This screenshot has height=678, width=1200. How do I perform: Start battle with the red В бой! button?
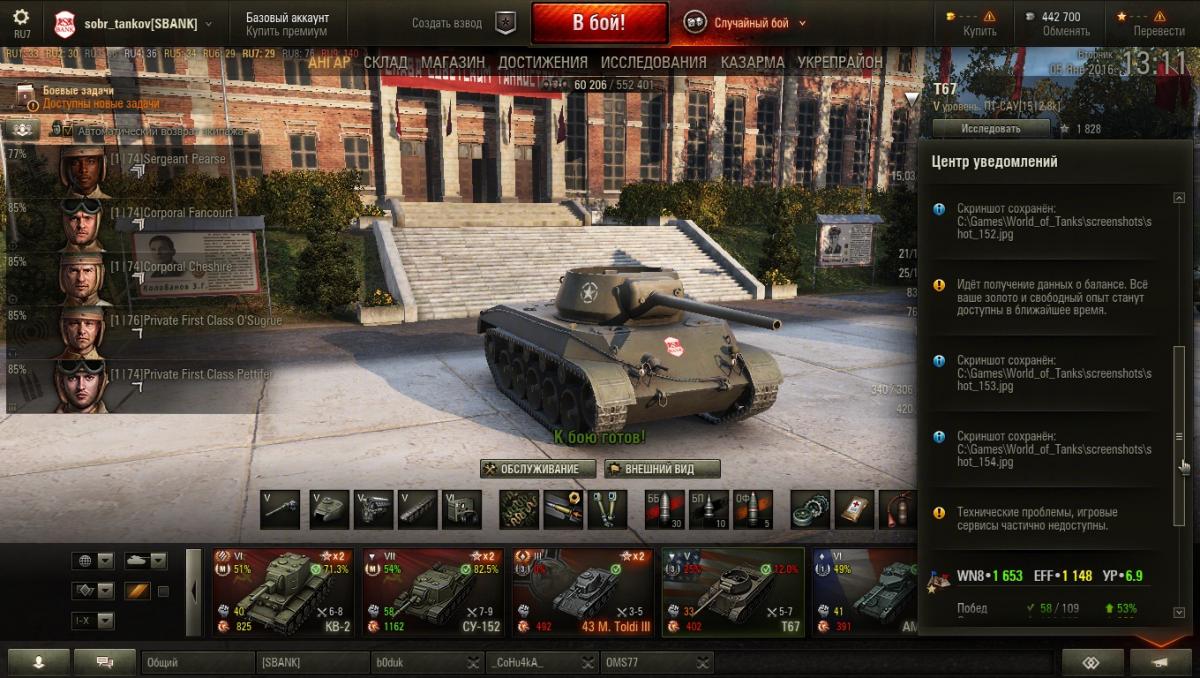coord(599,23)
